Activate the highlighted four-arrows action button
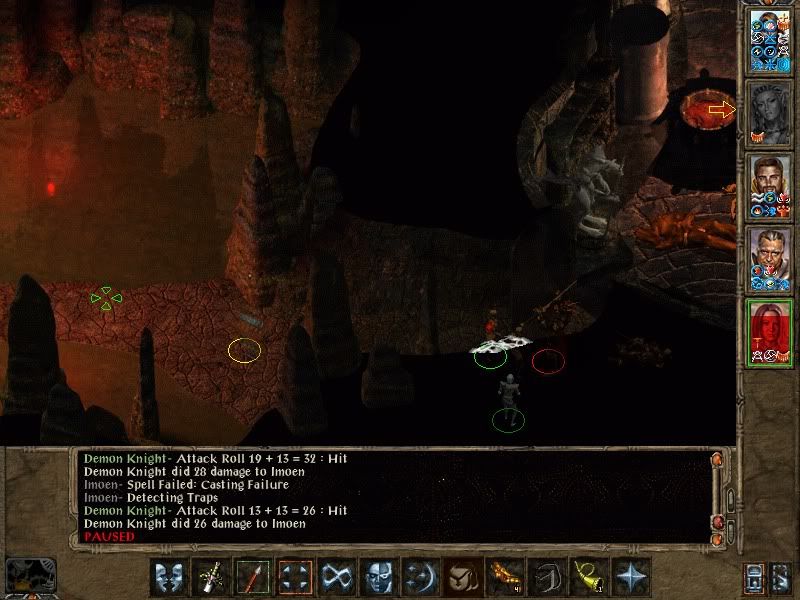 295,577
